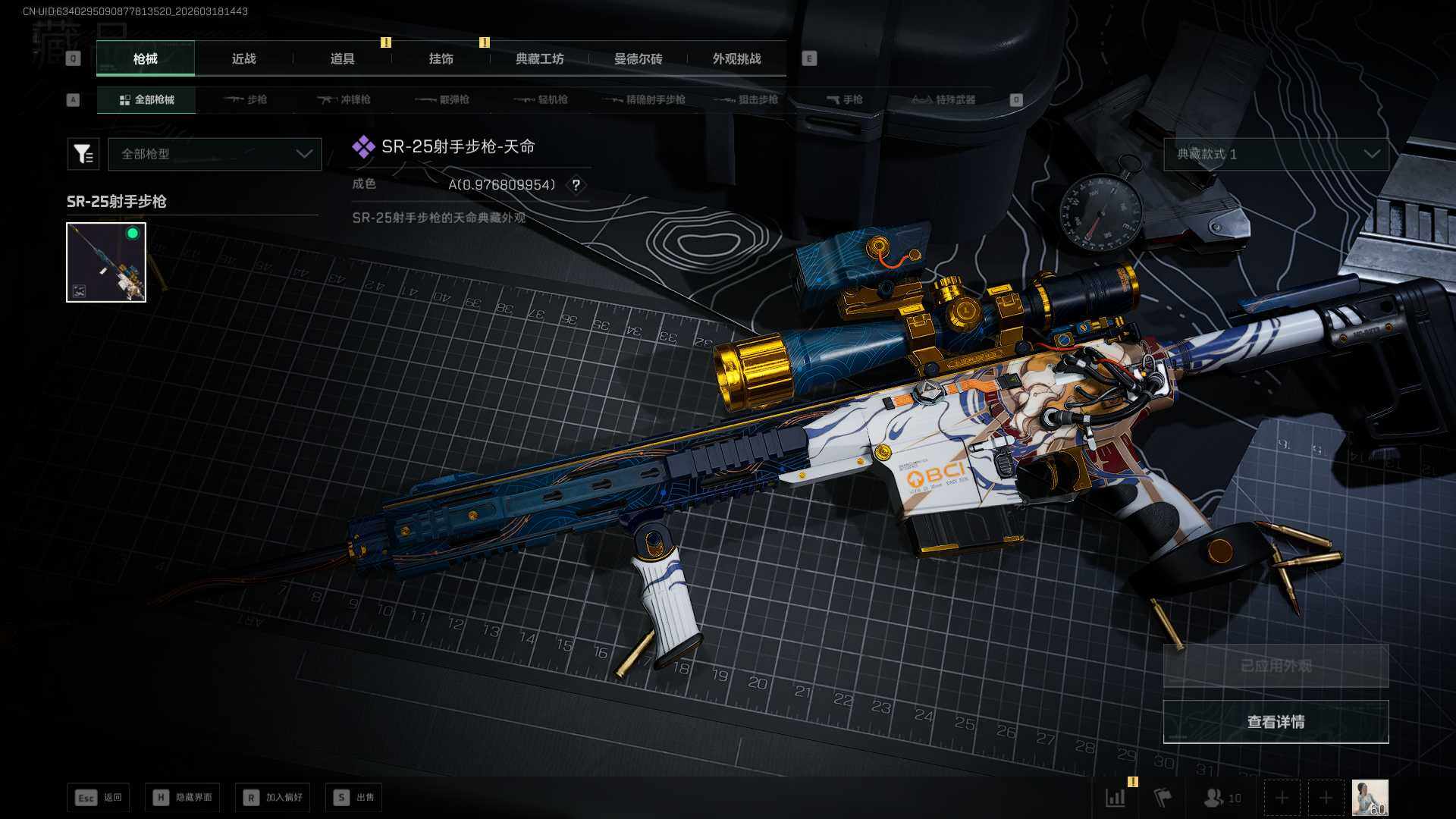Click the player avatar portrait
1456x819 pixels.
(x=1370, y=798)
